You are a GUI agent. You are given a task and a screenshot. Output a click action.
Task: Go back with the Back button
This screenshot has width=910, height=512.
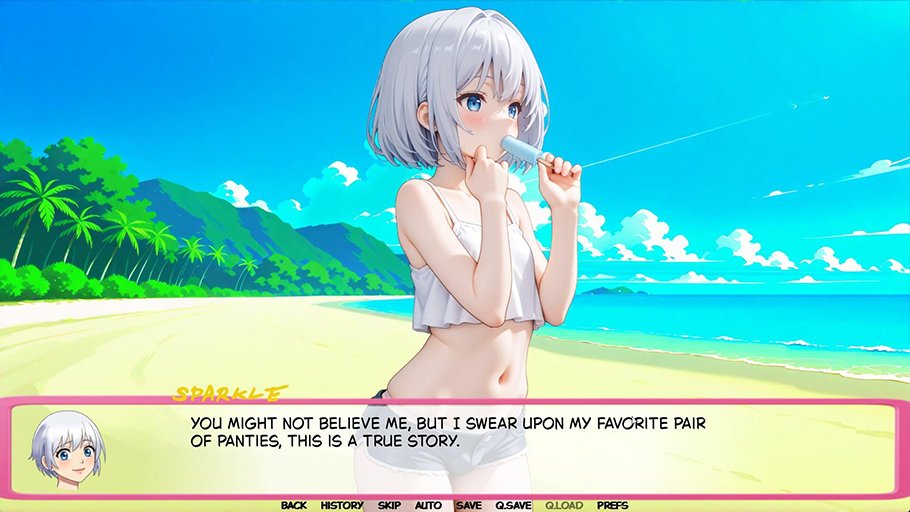tap(294, 505)
